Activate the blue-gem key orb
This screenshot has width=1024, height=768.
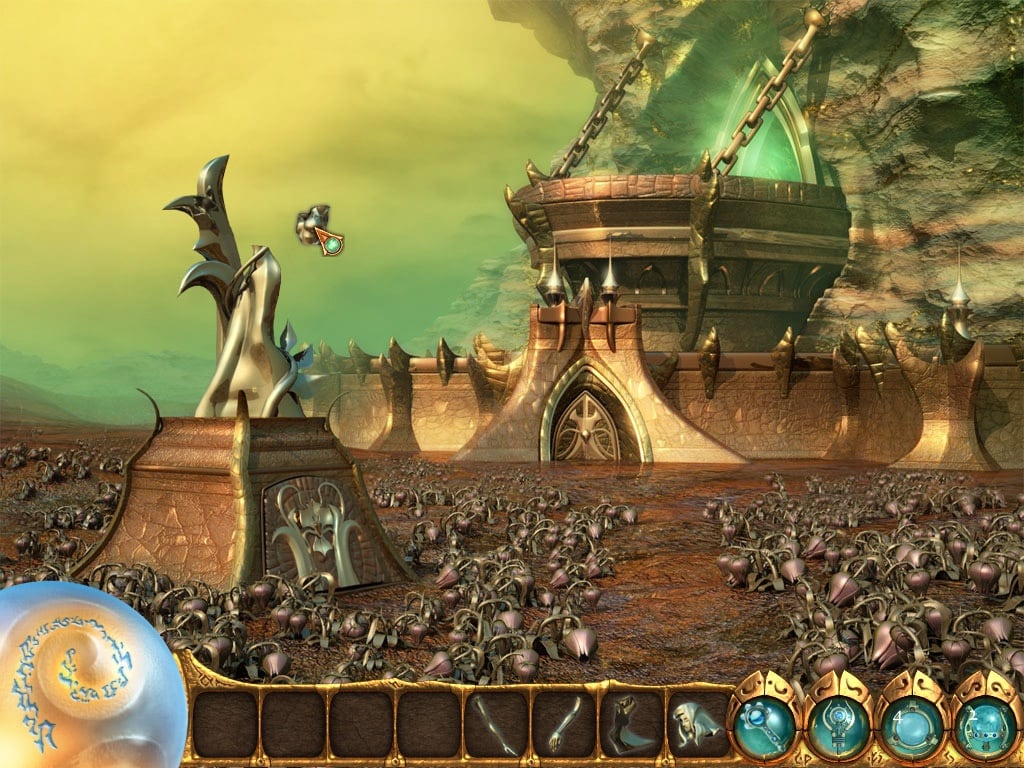(x=765, y=726)
